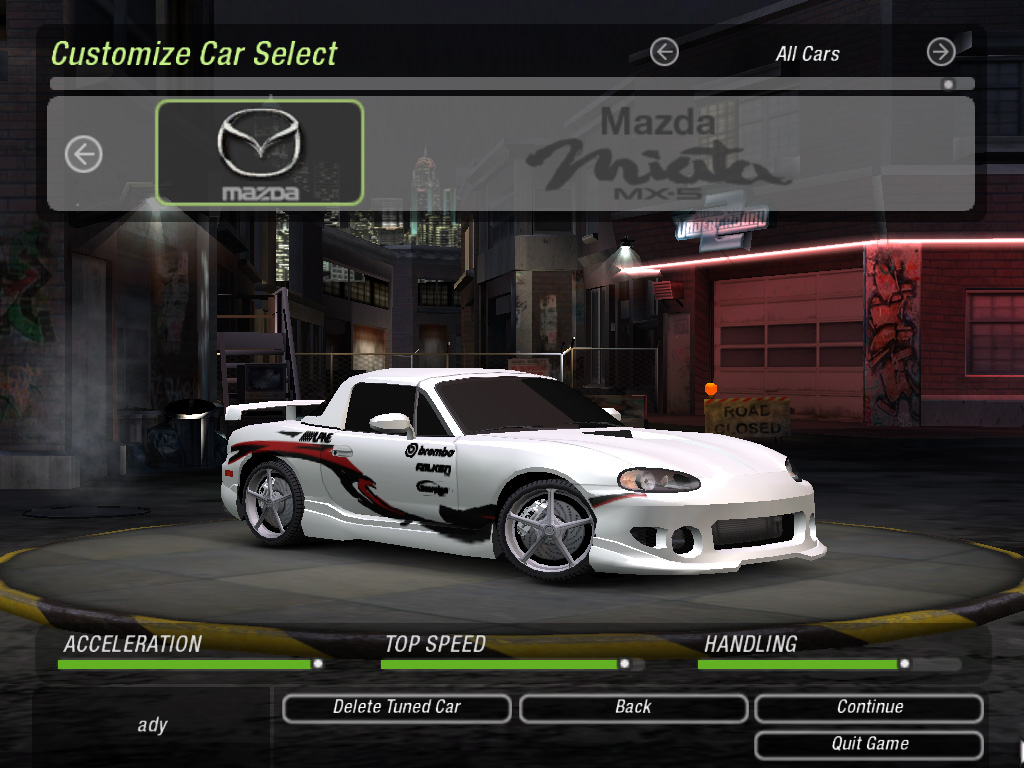
Task: Delete the tuned car
Action: coord(397,708)
